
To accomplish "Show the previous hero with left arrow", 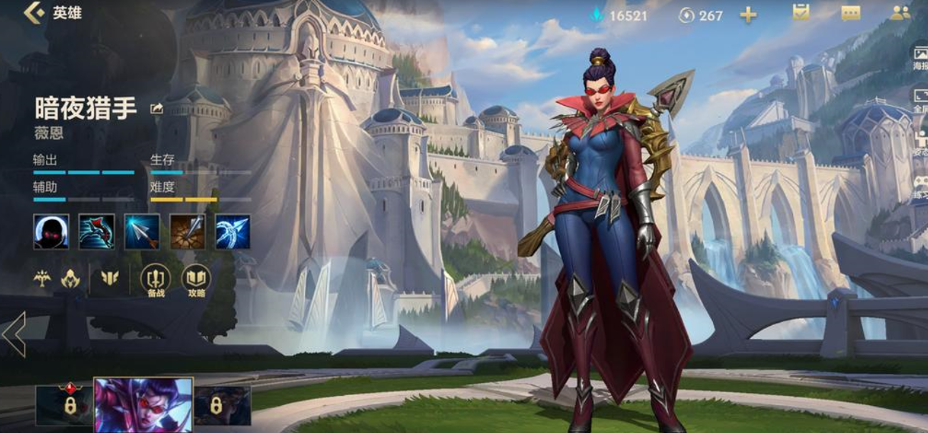I will [x=14, y=334].
